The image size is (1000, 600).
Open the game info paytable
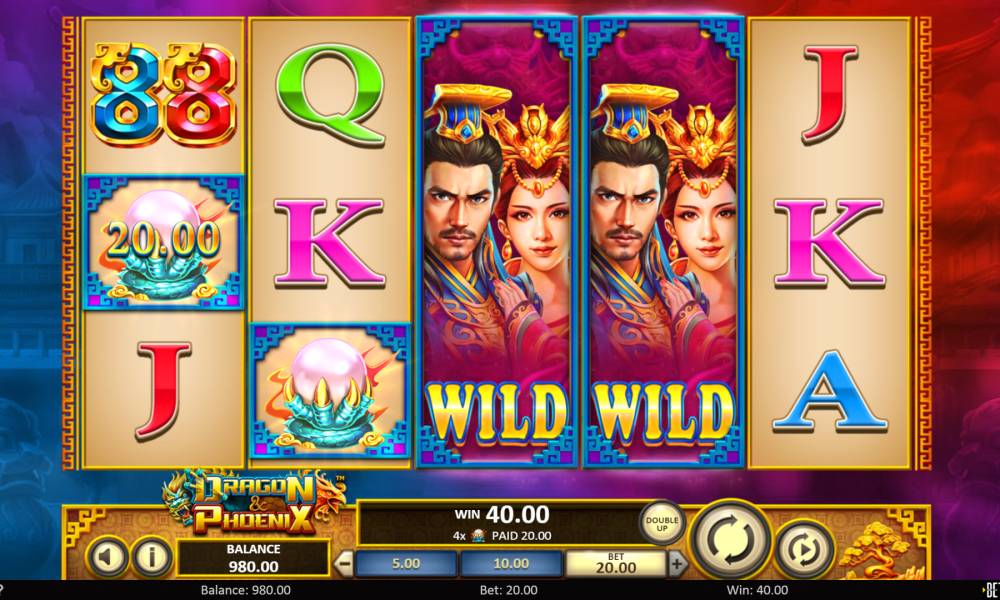coord(151,557)
